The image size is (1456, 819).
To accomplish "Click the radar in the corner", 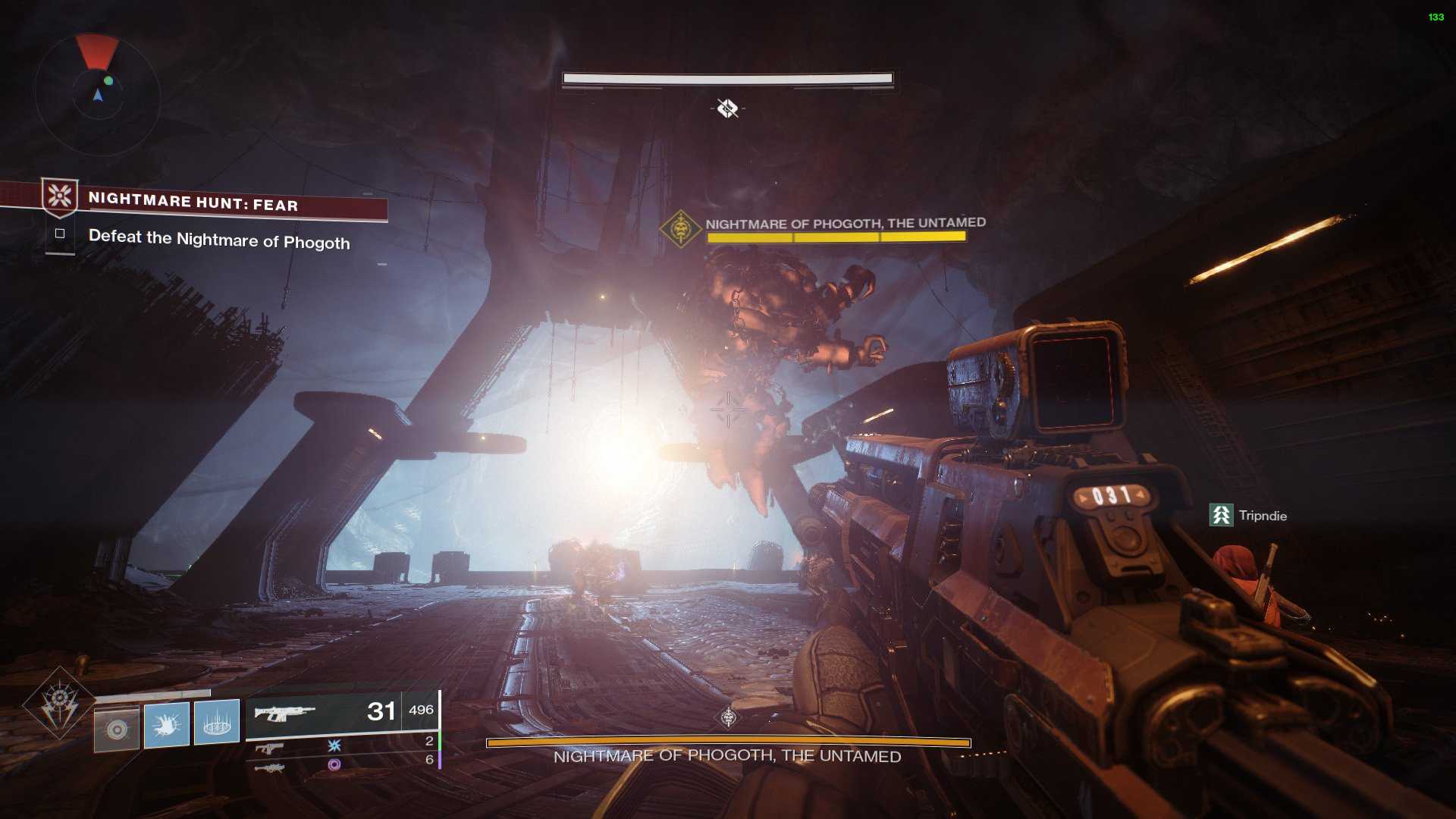I will [97, 94].
